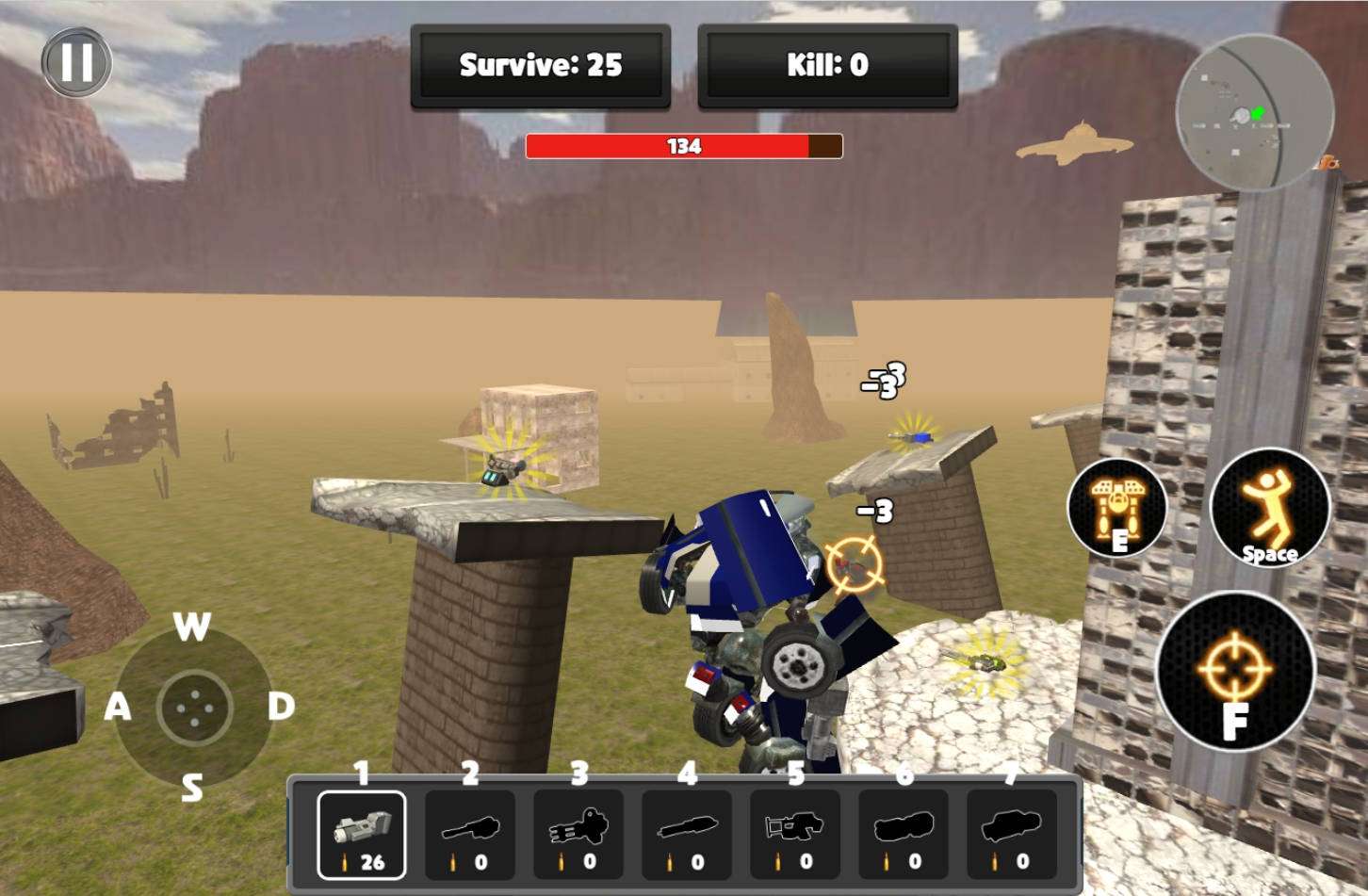Switch to weapon slot 2

click(x=470, y=835)
